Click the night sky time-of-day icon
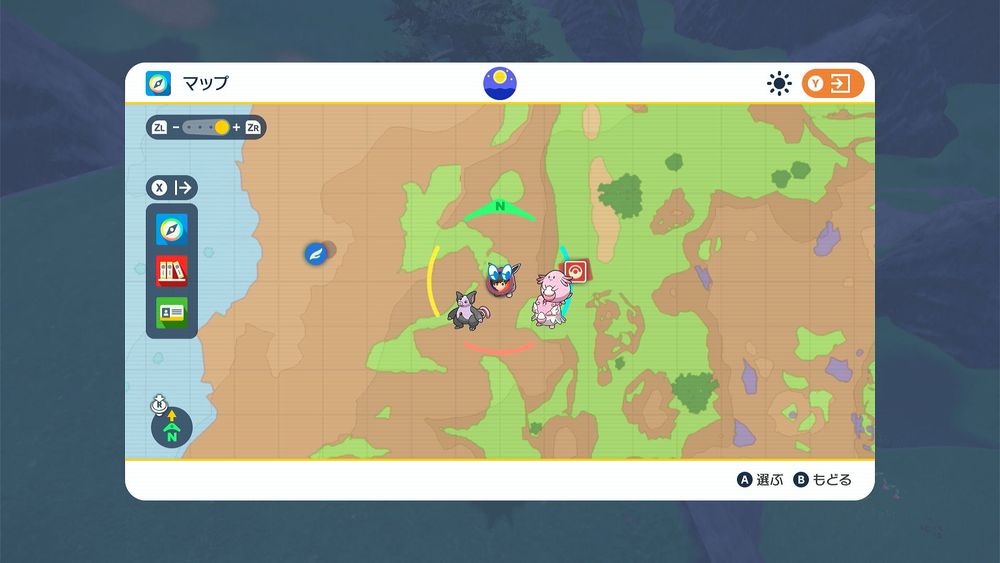The width and height of the screenshot is (1000, 563). point(500,84)
